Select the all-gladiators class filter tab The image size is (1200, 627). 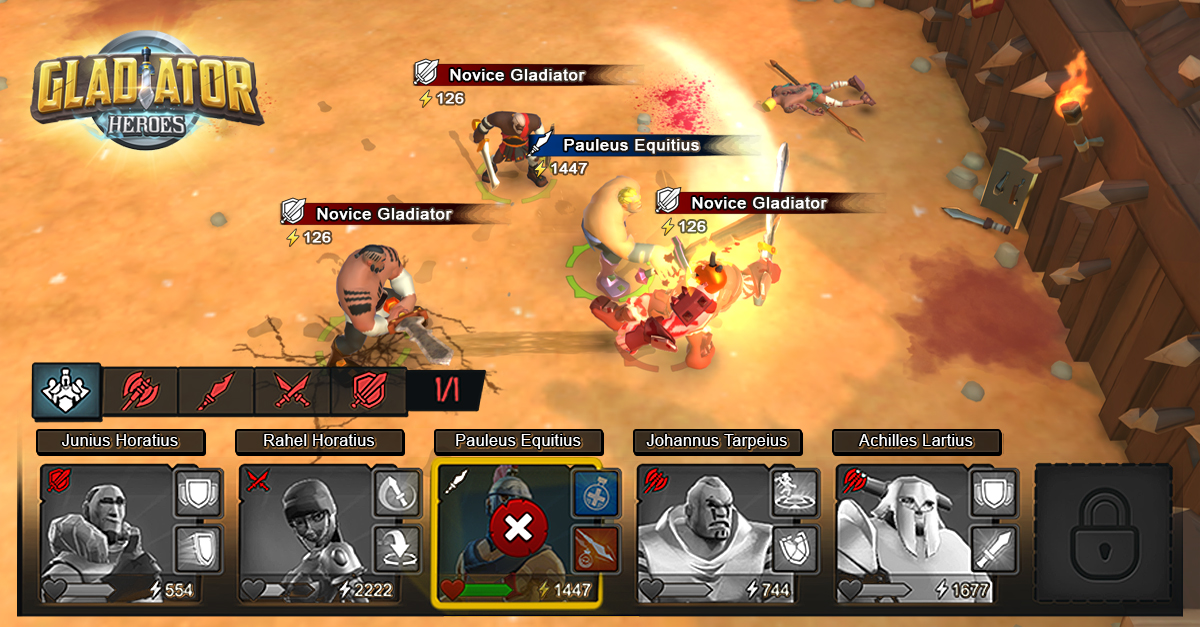click(x=66, y=390)
